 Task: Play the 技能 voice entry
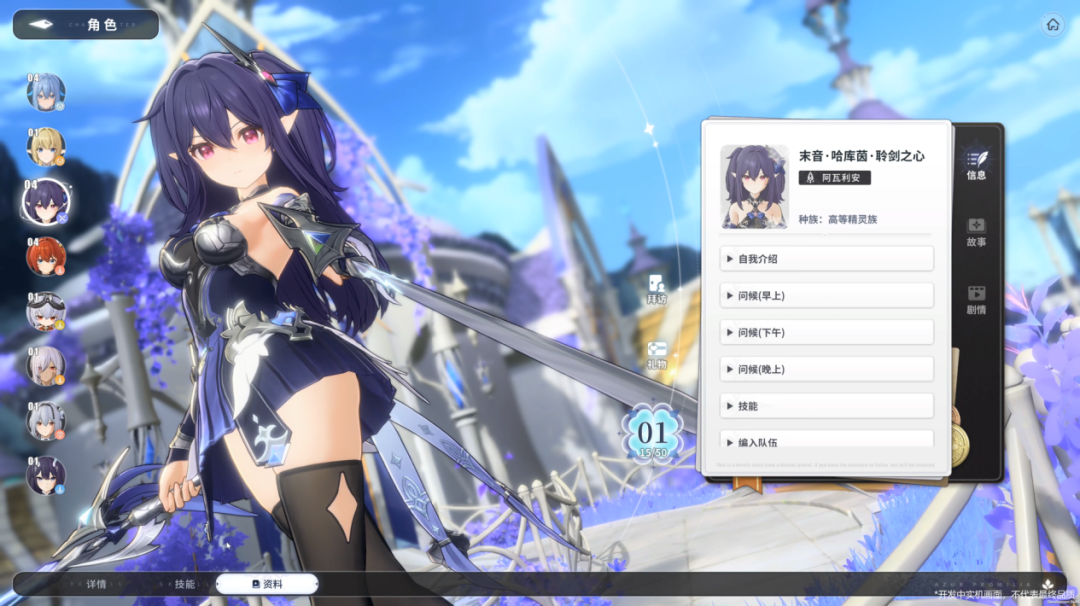[x=826, y=406]
